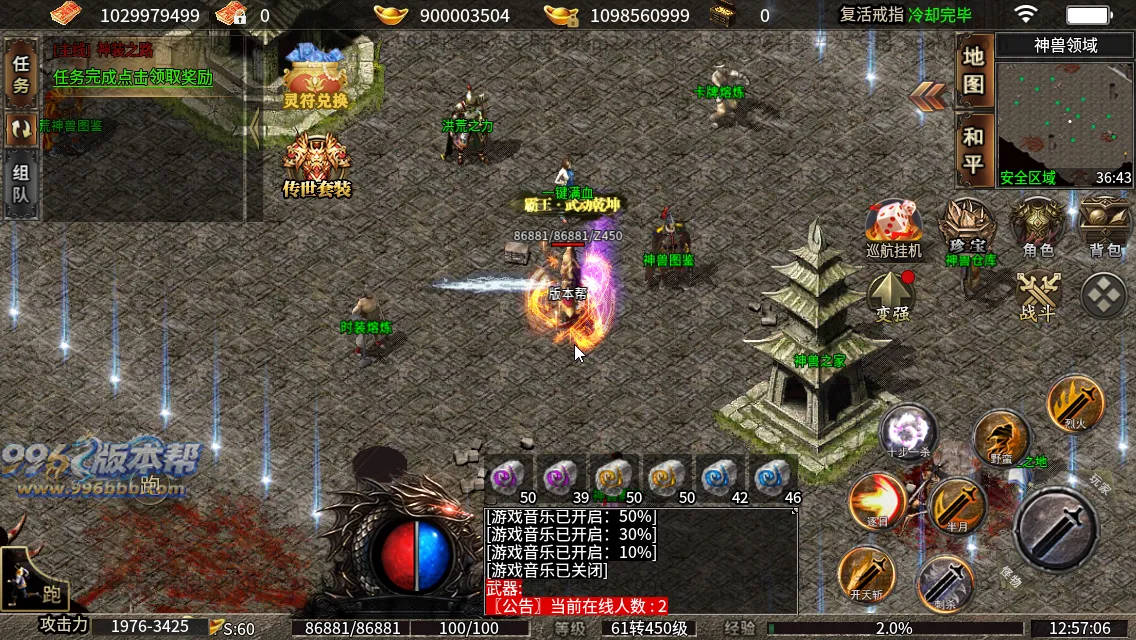Collapse menu with the double-arrow chevron
The height and width of the screenshot is (640, 1136).
pos(929,96)
